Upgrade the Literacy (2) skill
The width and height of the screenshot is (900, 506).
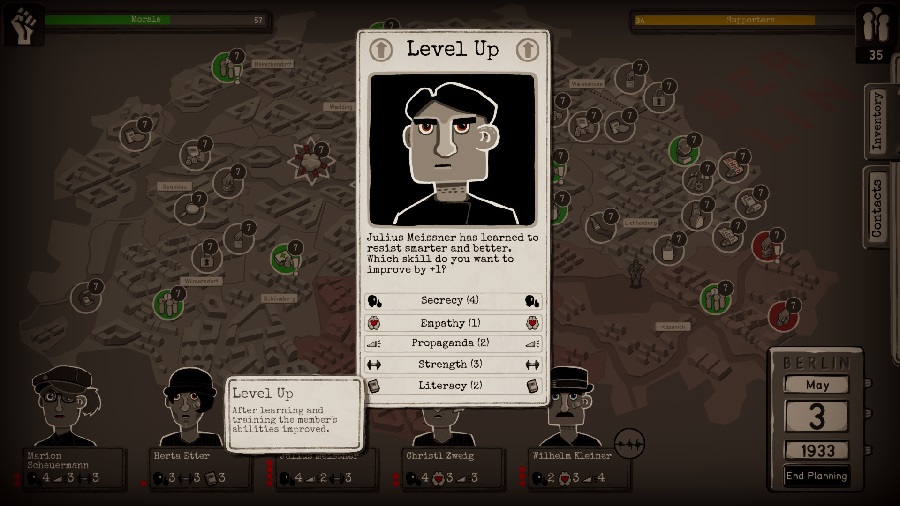coord(453,385)
